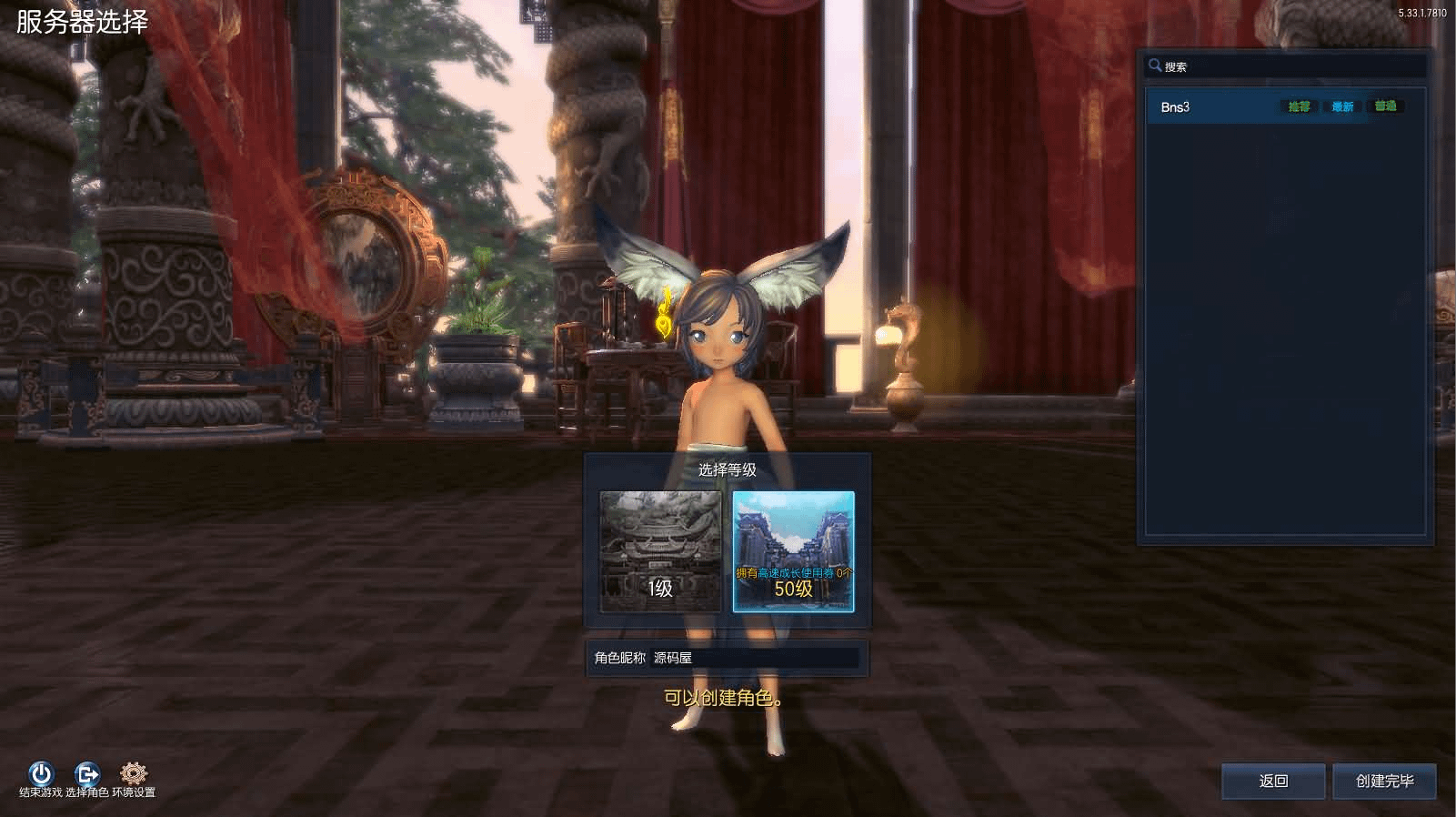
Task: Choose the level 50 start tile
Action: coord(793,551)
